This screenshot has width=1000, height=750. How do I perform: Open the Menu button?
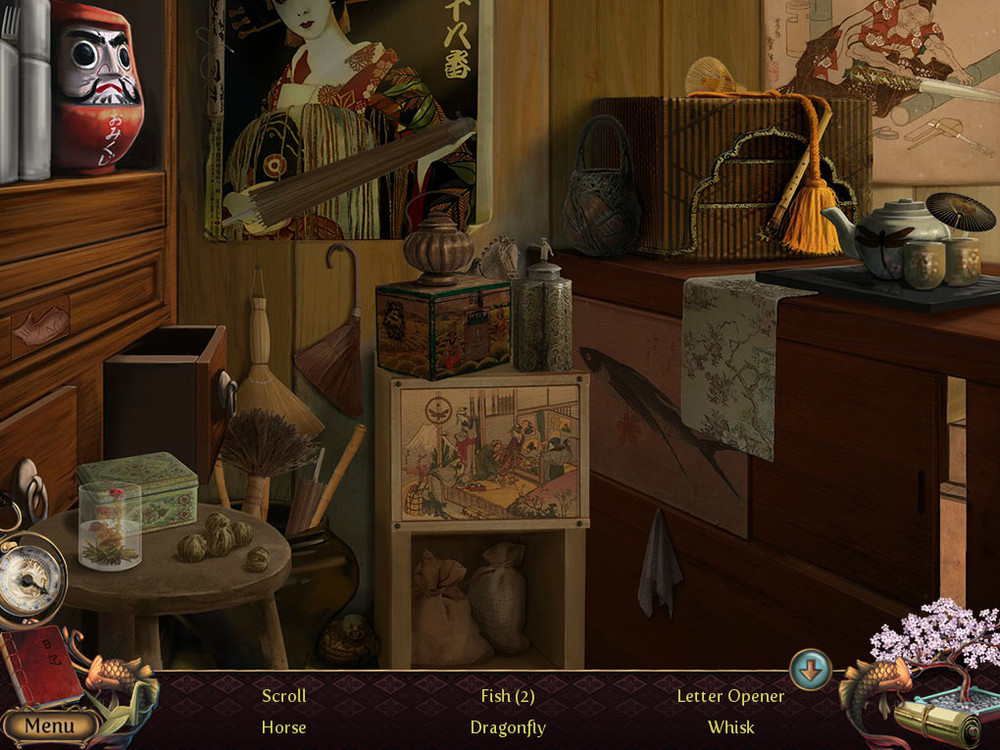[x=47, y=725]
